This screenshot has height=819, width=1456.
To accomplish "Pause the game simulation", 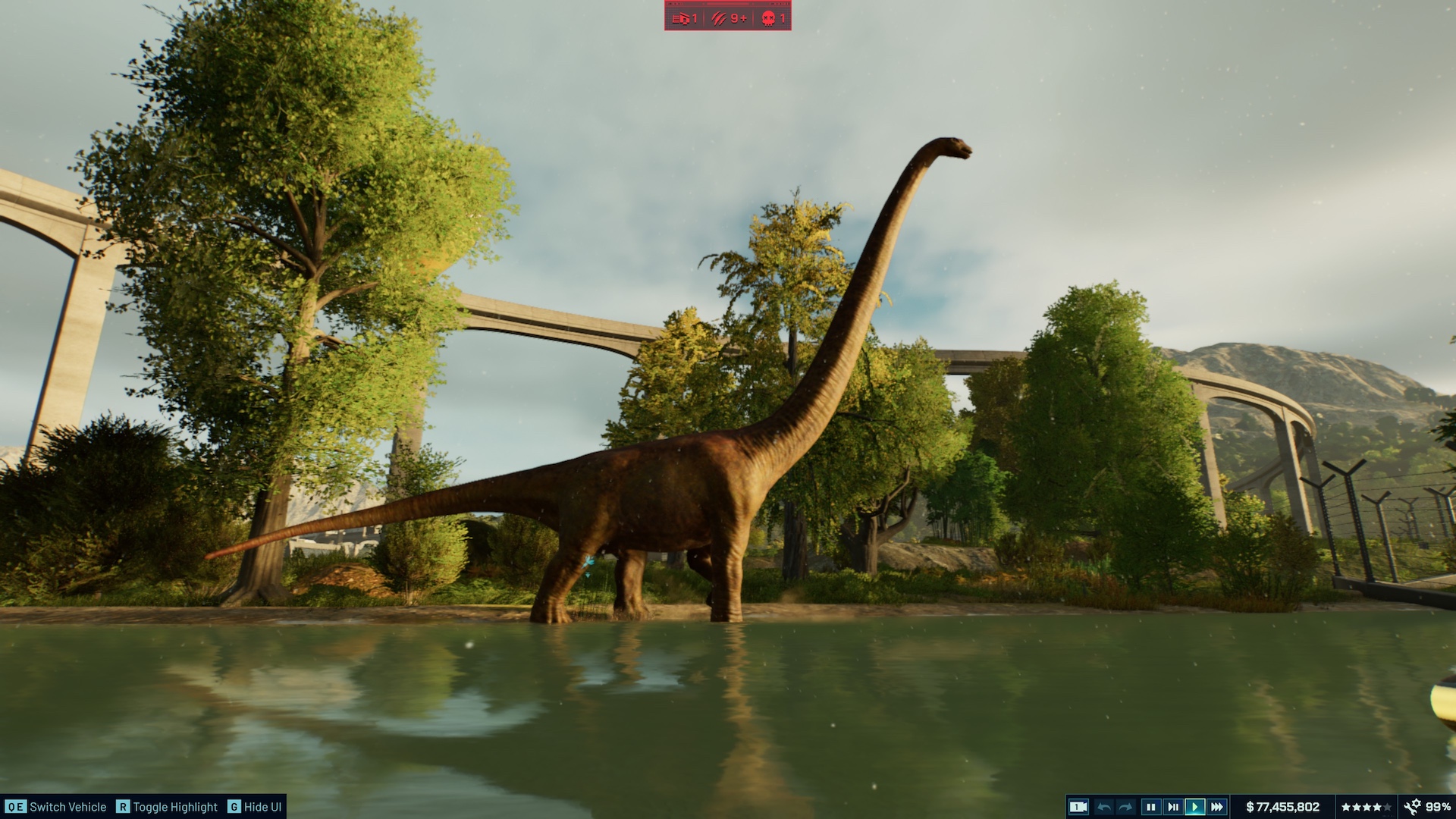I will (1151, 806).
